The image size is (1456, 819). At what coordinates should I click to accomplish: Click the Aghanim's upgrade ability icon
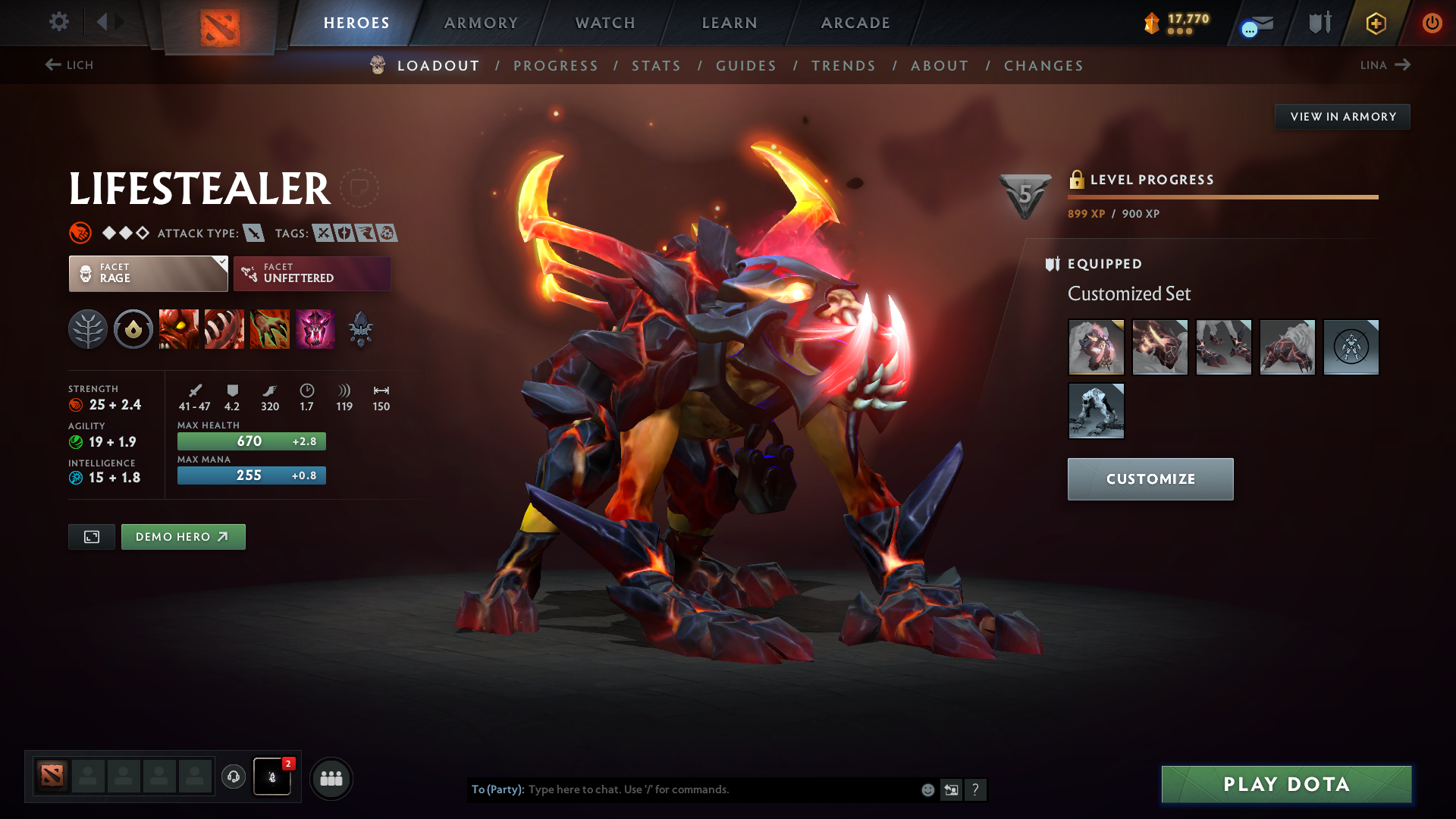point(361,329)
